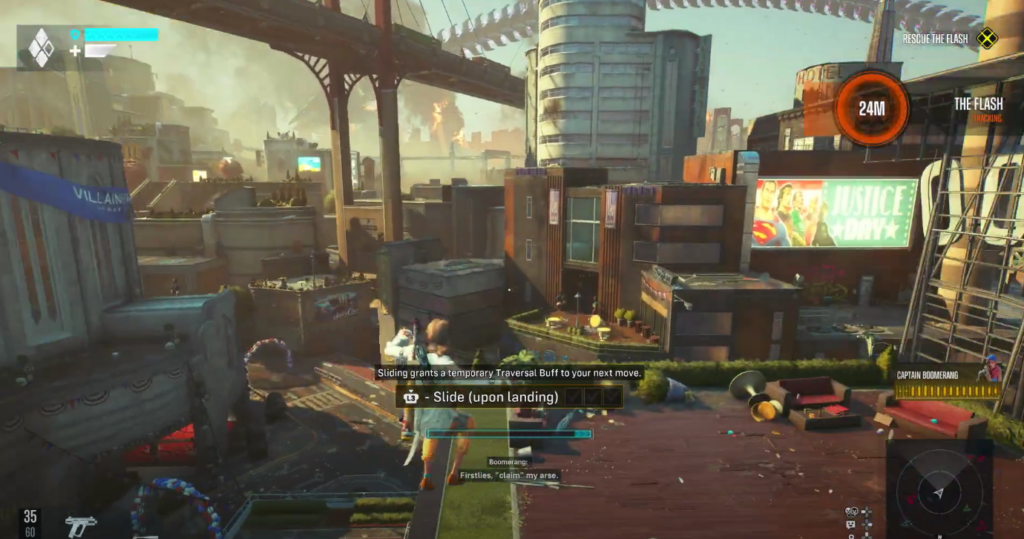This screenshot has height=539, width=1024.
Task: Select the Rescue The Flash objective marker
Action: click(987, 39)
